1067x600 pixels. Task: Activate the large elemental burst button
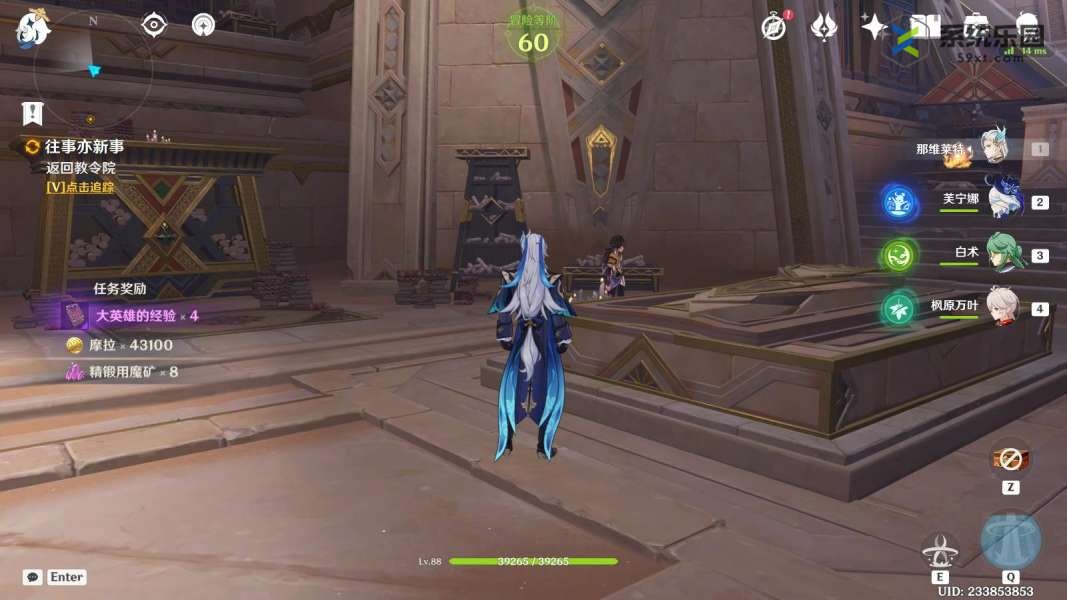[x=1010, y=541]
